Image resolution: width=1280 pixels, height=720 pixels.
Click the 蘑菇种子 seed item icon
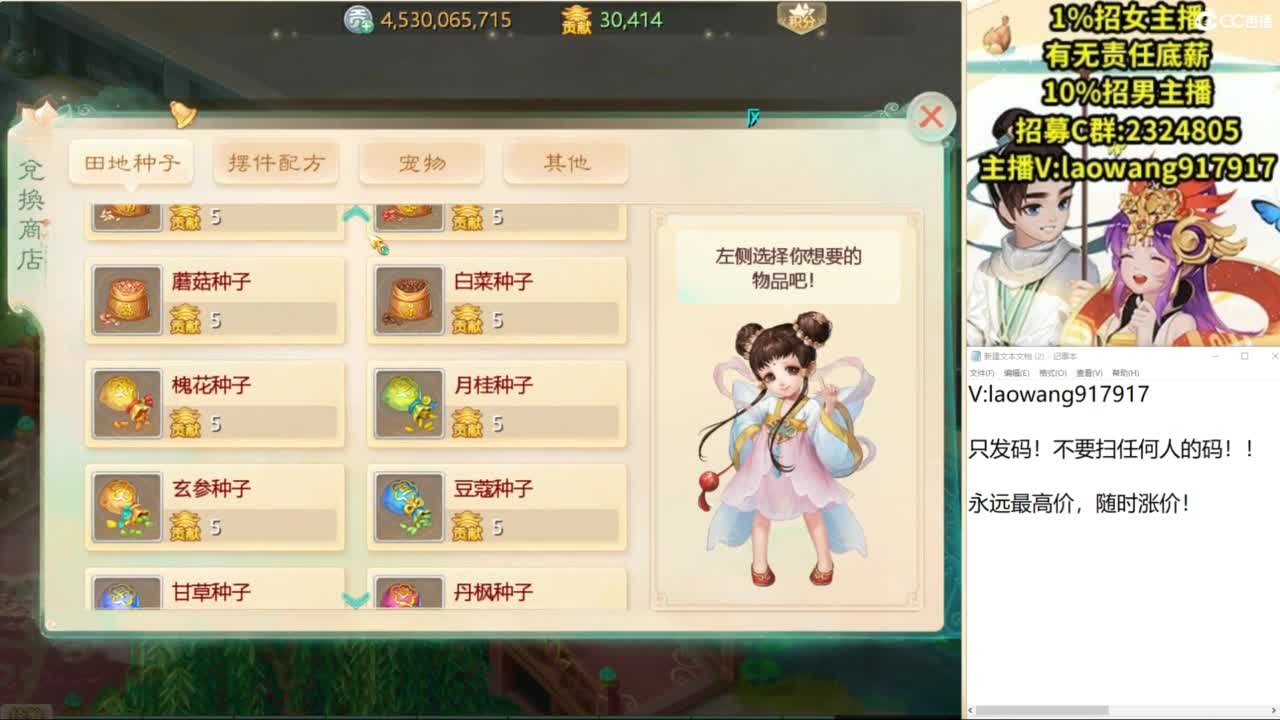[x=126, y=299]
